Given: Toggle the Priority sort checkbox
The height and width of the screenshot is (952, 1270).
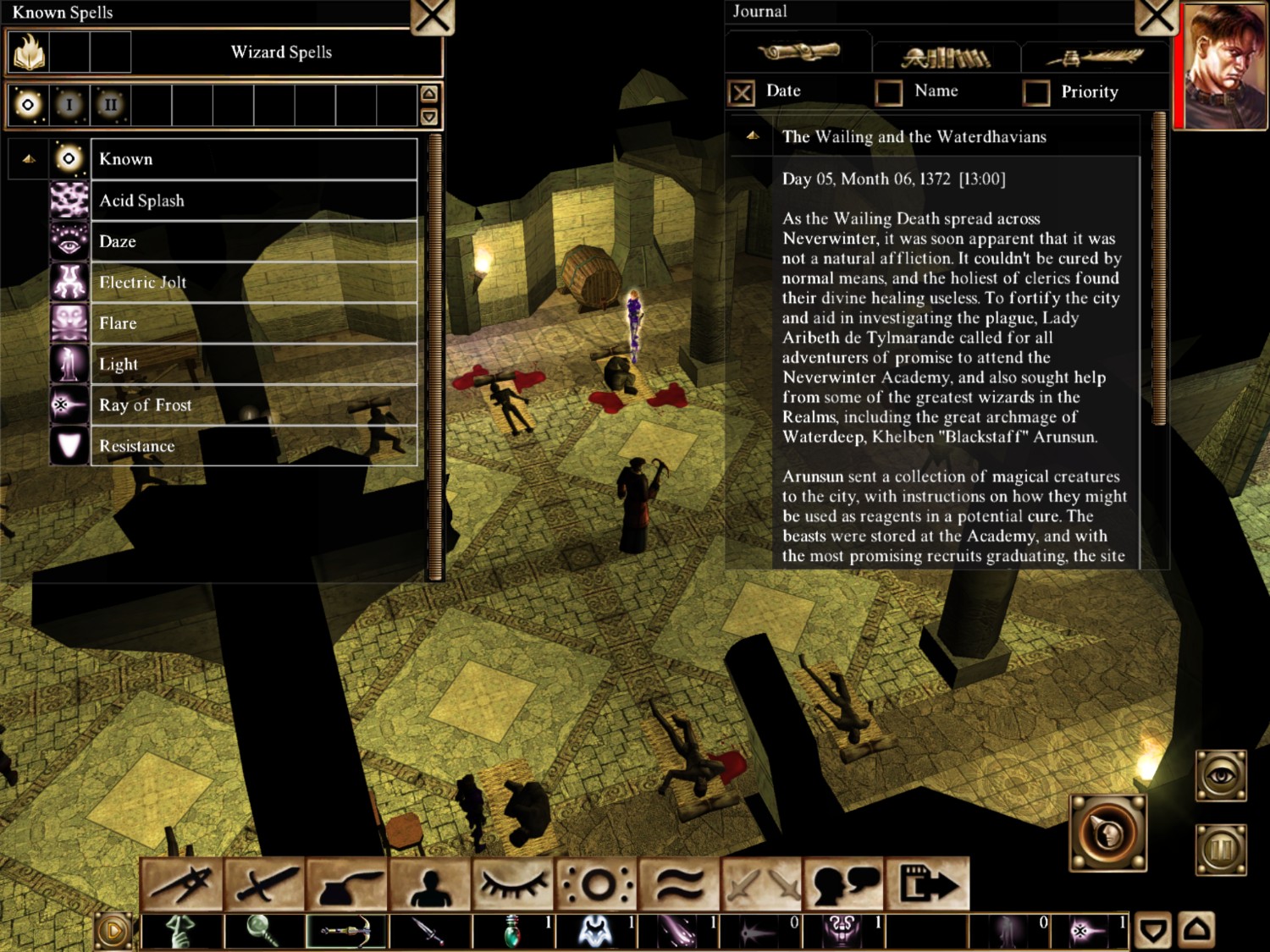Looking at the screenshot, I should click(x=1035, y=92).
